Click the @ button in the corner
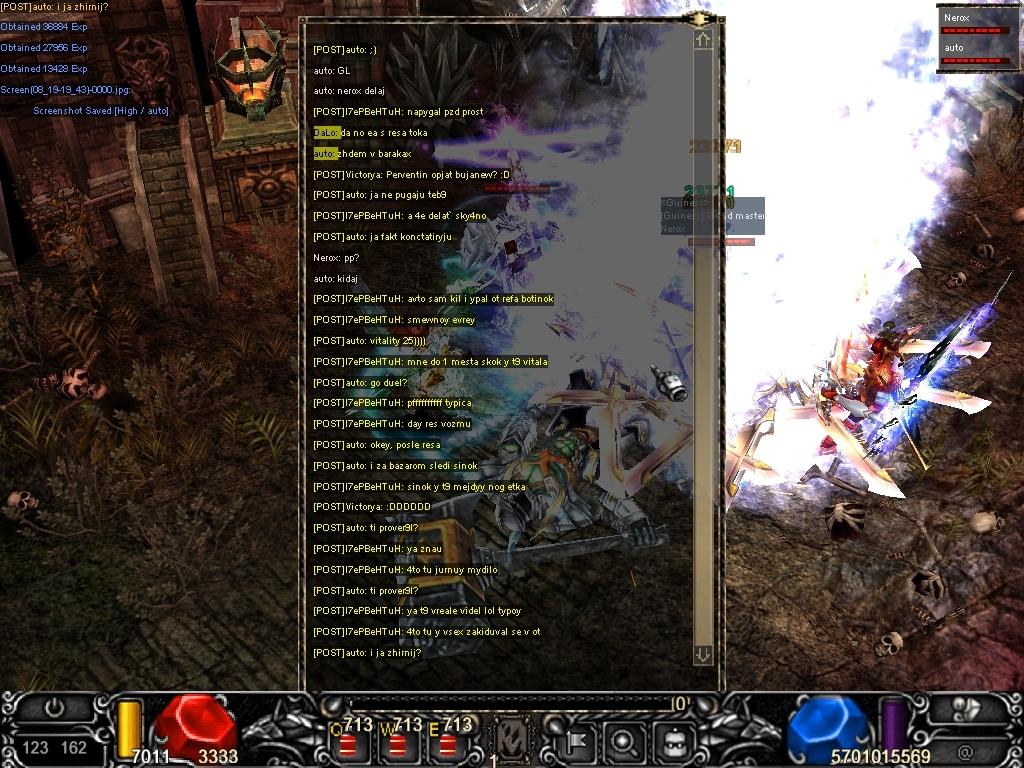Image resolution: width=1024 pixels, height=768 pixels. (x=965, y=750)
